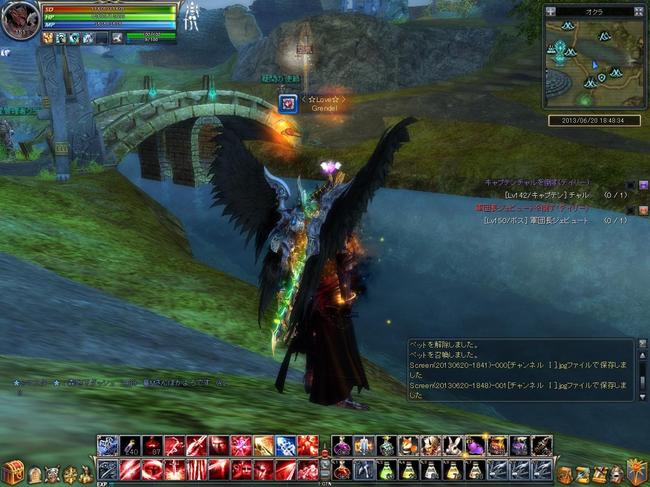The image size is (650, 487).
Task: Click the orange icon beside the second quest
Action: coord(643,208)
